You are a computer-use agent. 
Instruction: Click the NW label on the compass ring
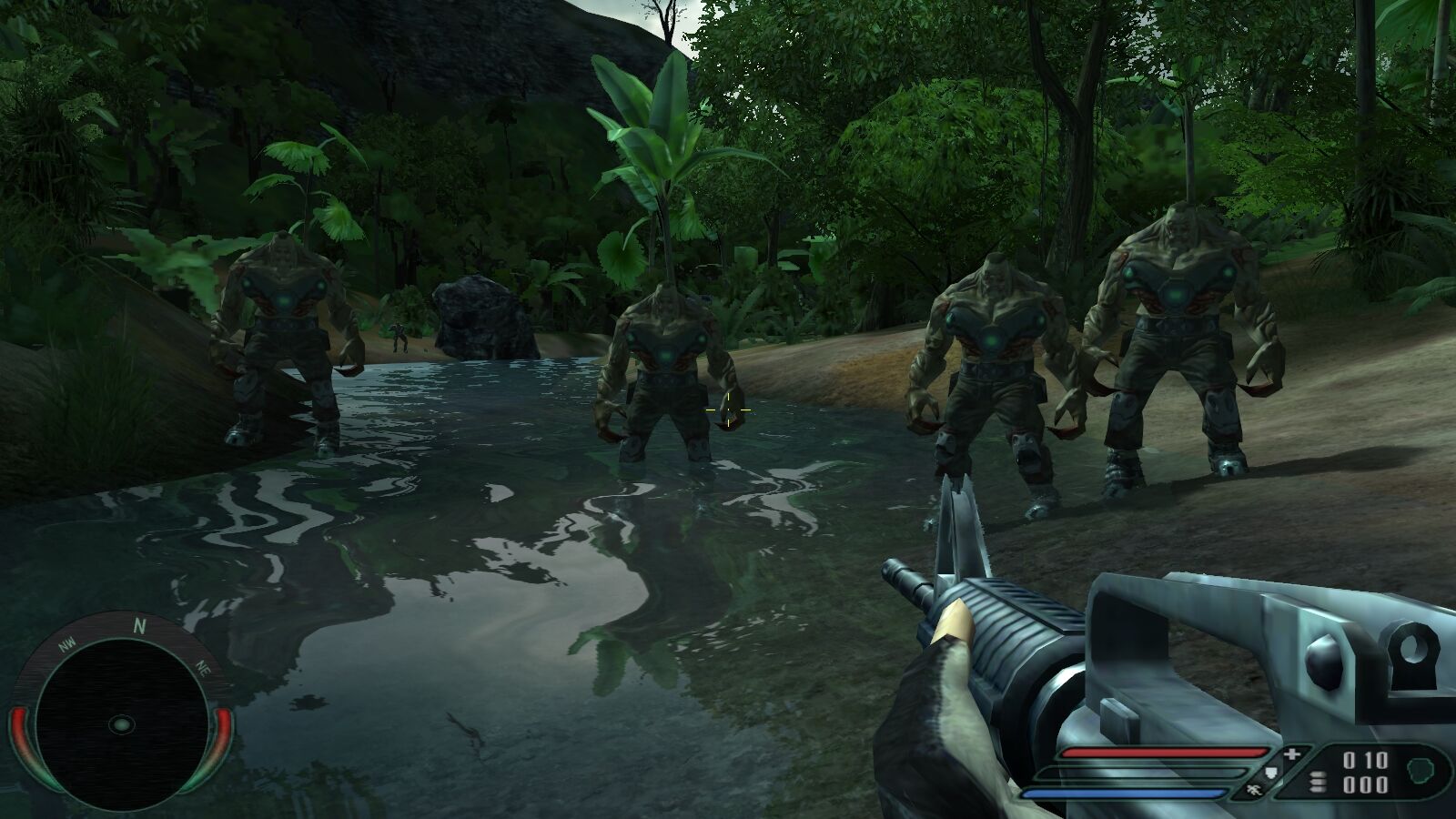tap(66, 643)
